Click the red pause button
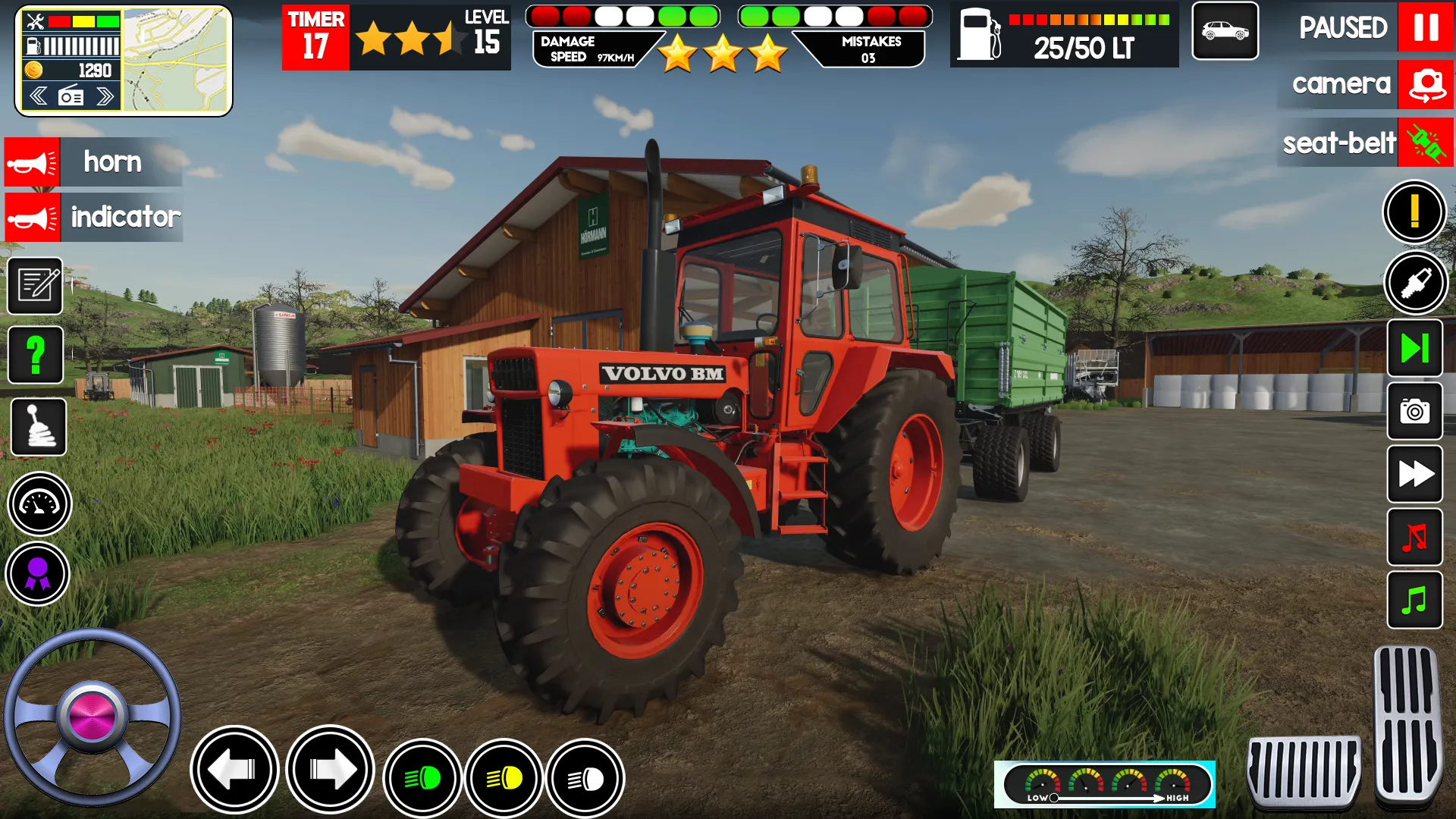Screen dimensions: 1456x819 [1426, 27]
